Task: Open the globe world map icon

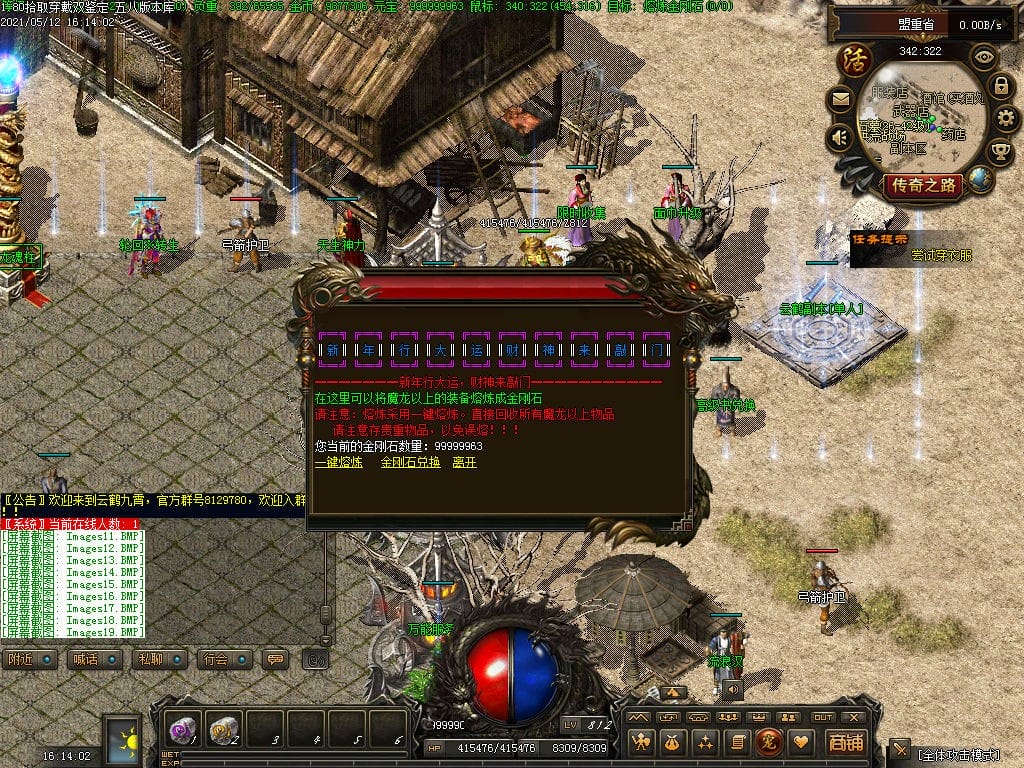Action: 981,180
